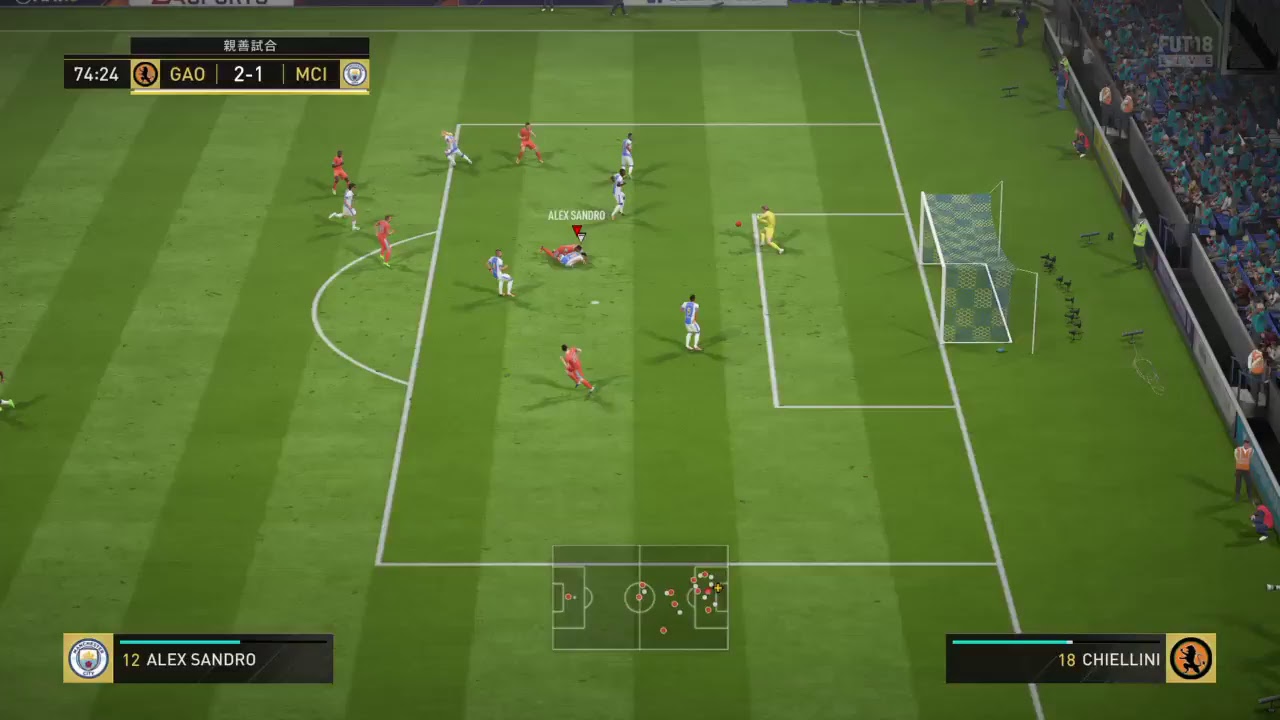Click the MCI team crest on the scoreboard
Screen dimensions: 1280x720
(x=354, y=74)
